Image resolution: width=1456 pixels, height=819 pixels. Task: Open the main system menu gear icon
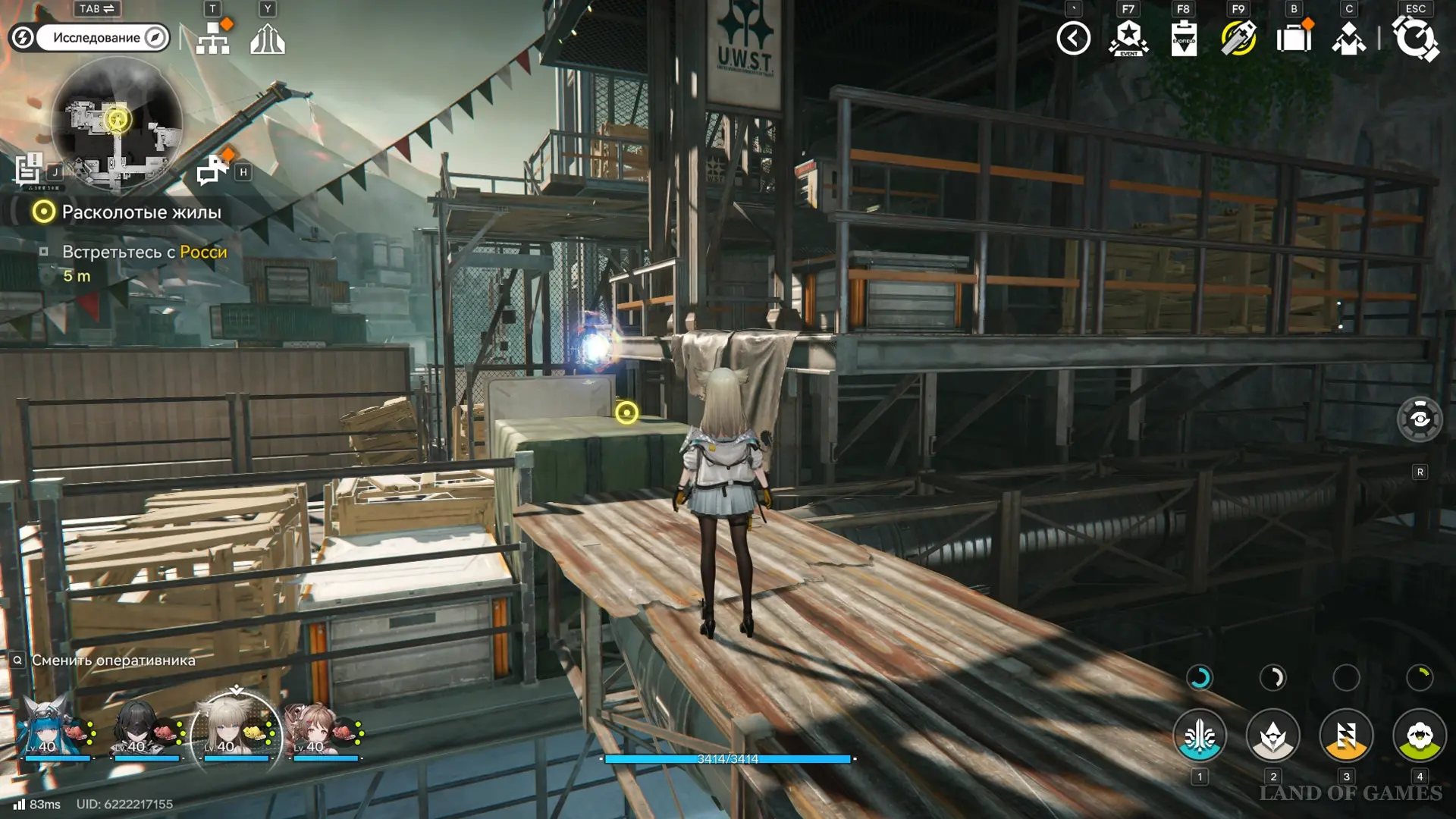[1415, 38]
